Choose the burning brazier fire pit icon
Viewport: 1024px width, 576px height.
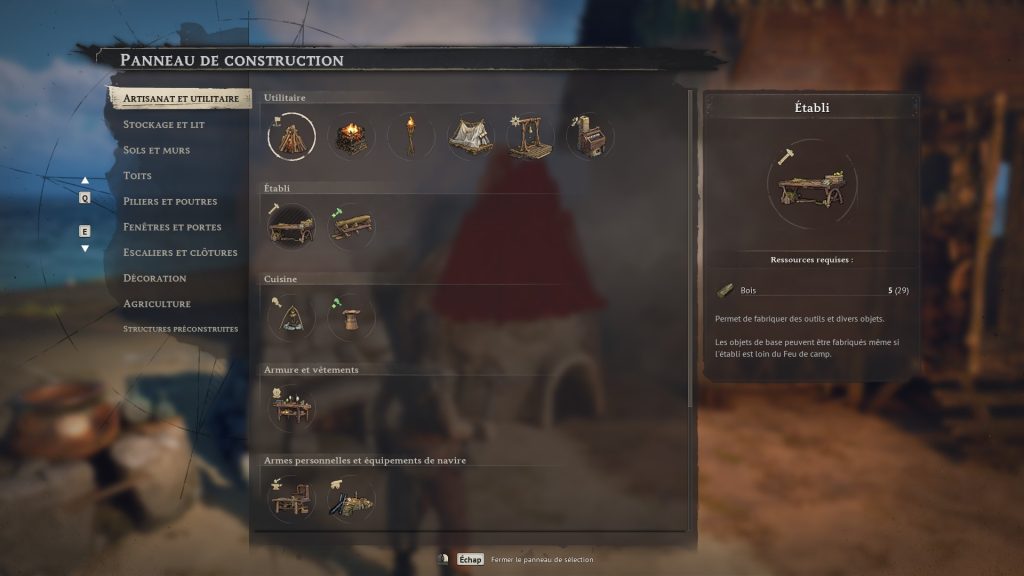351,136
